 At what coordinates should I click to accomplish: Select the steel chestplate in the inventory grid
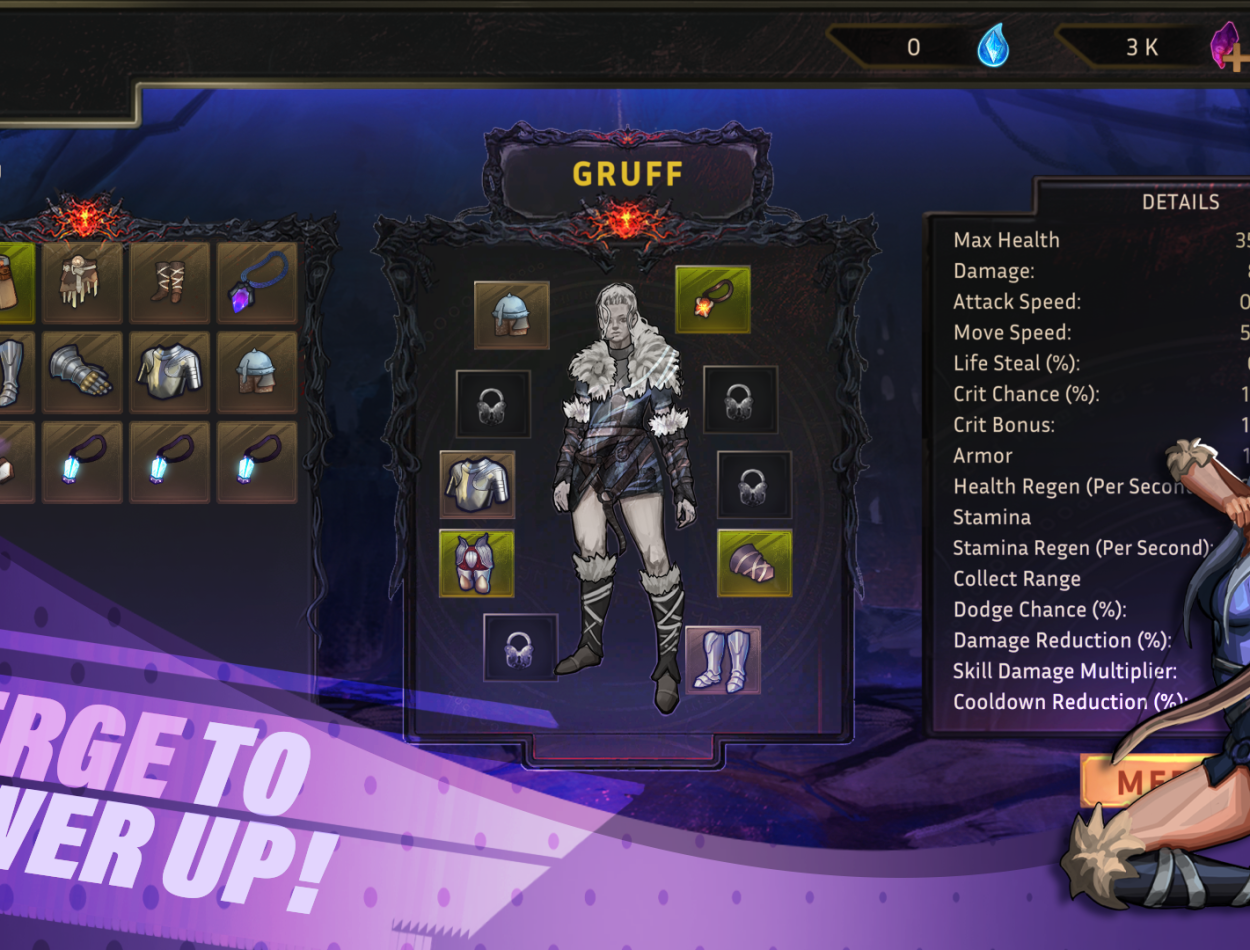point(170,373)
